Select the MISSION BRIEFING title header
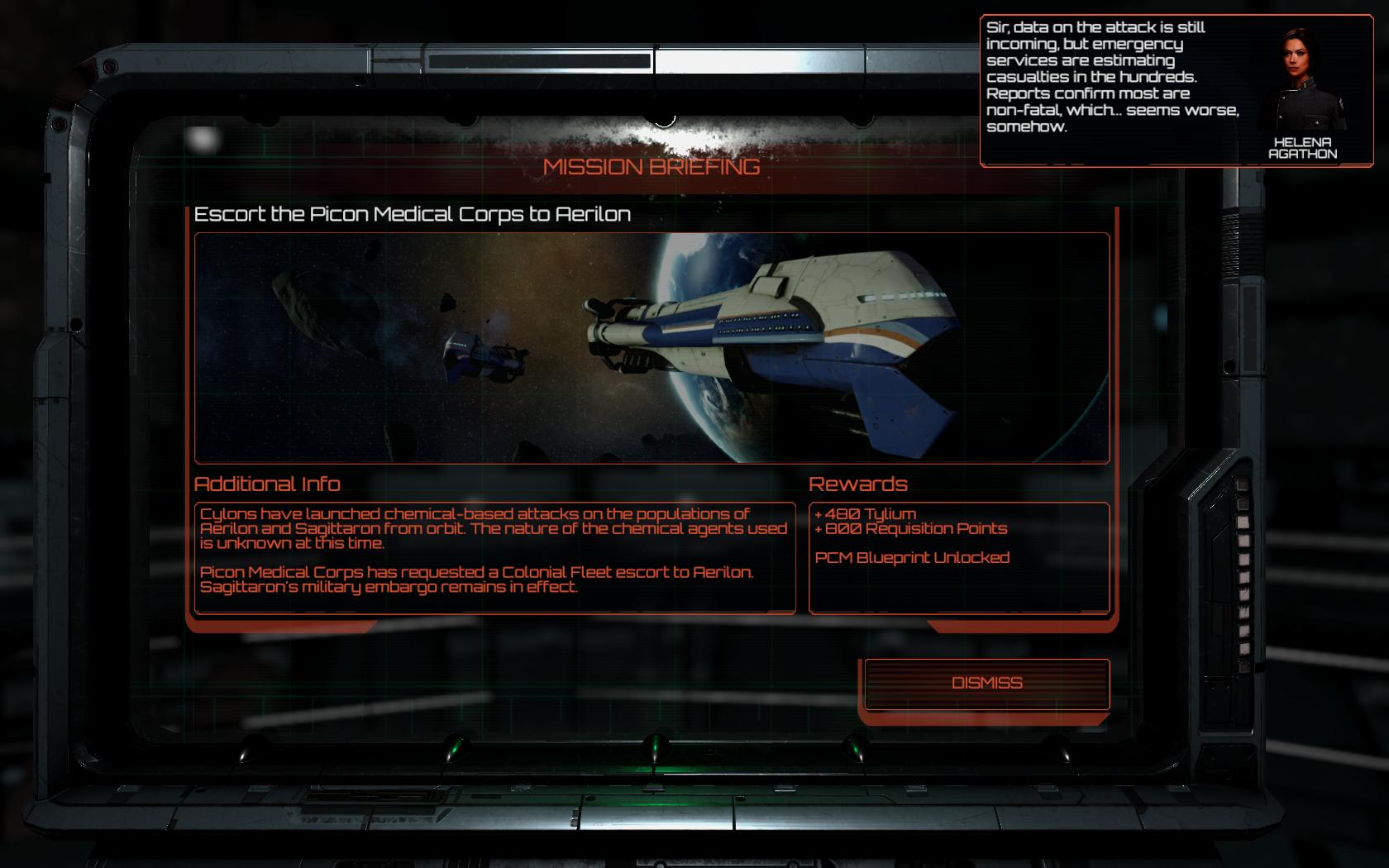Screen dimensions: 1389x868 point(652,165)
